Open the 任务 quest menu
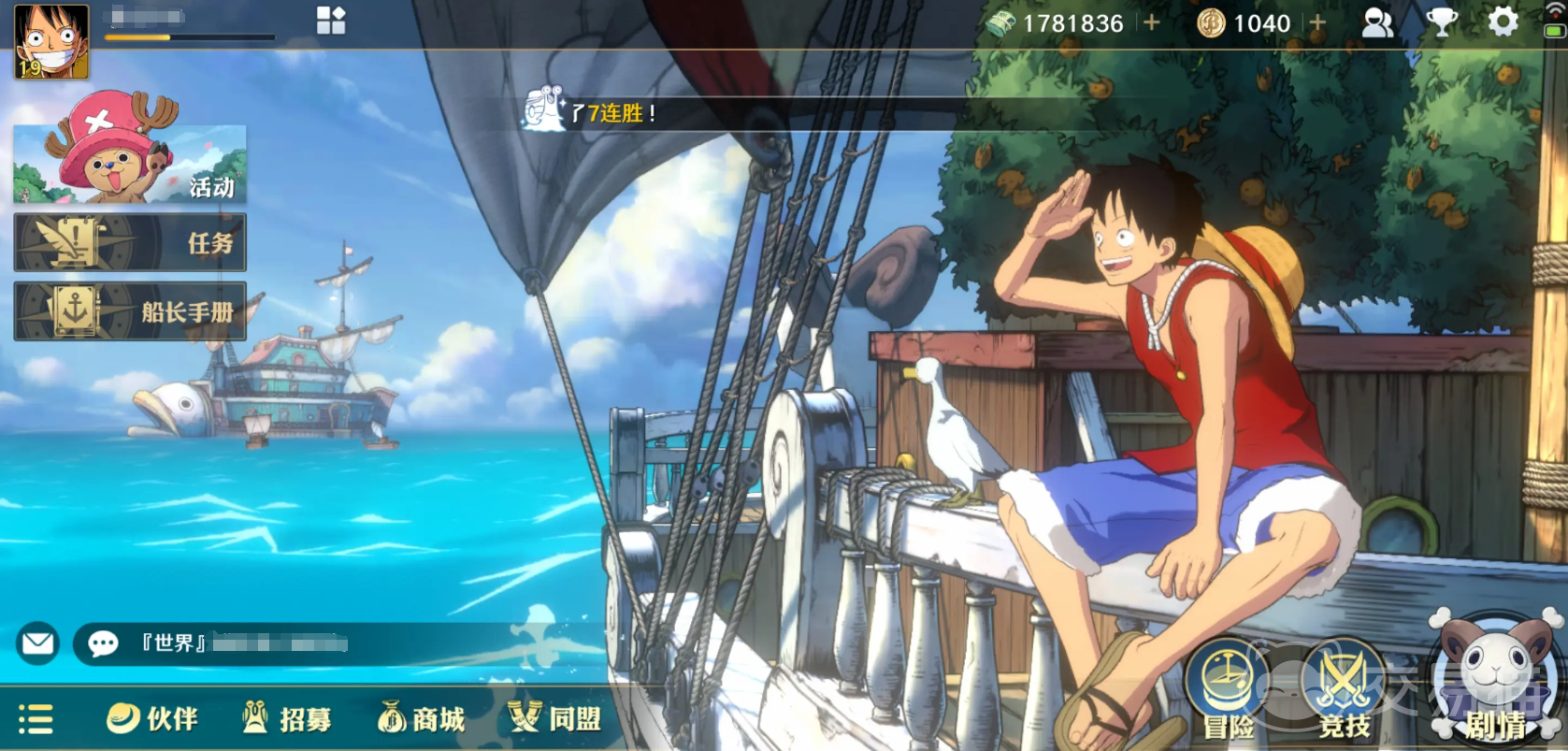This screenshot has width=1568, height=751. pos(130,242)
